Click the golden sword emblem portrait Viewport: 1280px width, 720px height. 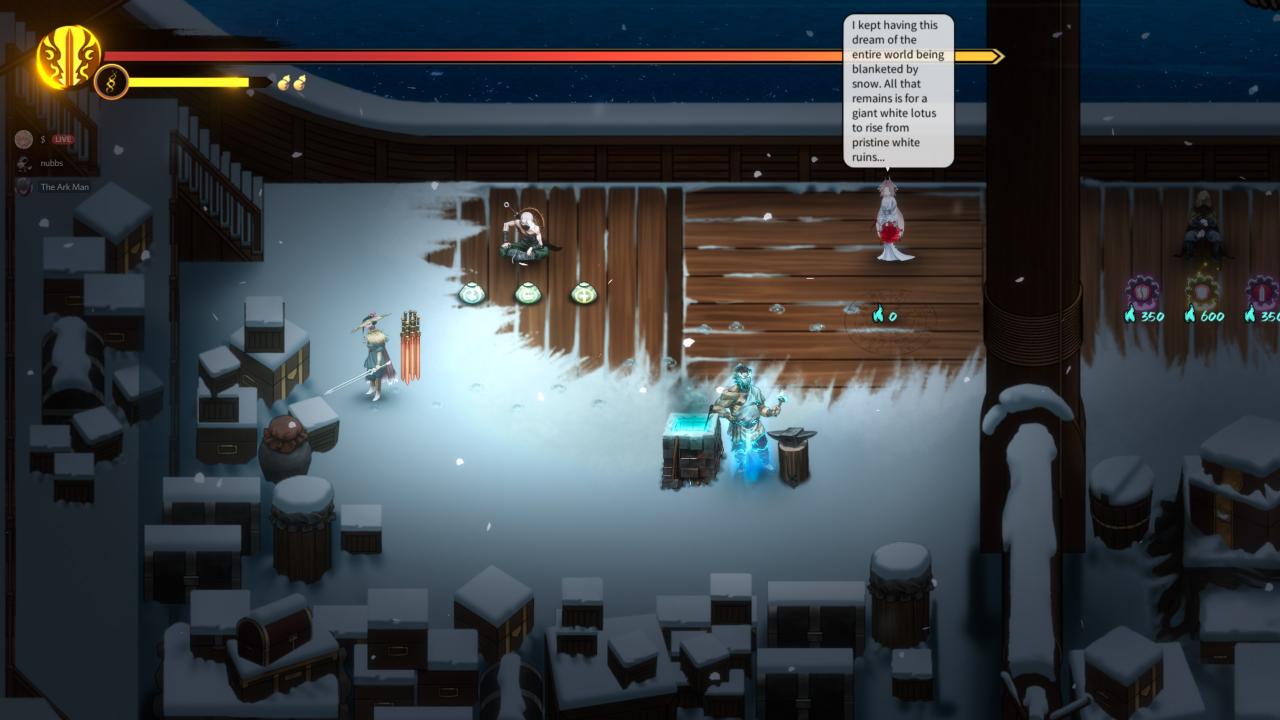pyautogui.click(x=68, y=56)
